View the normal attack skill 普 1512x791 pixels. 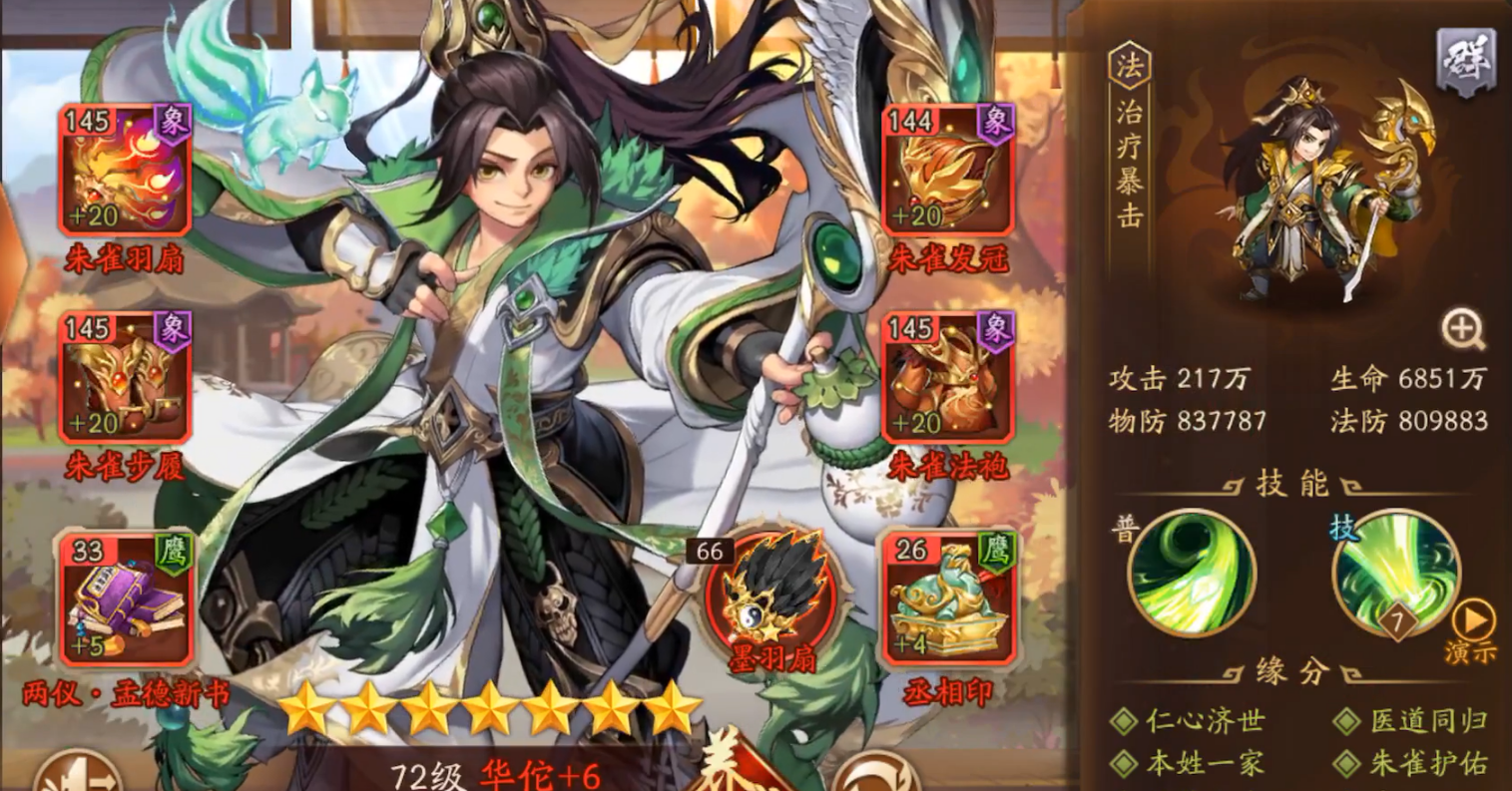[1191, 573]
